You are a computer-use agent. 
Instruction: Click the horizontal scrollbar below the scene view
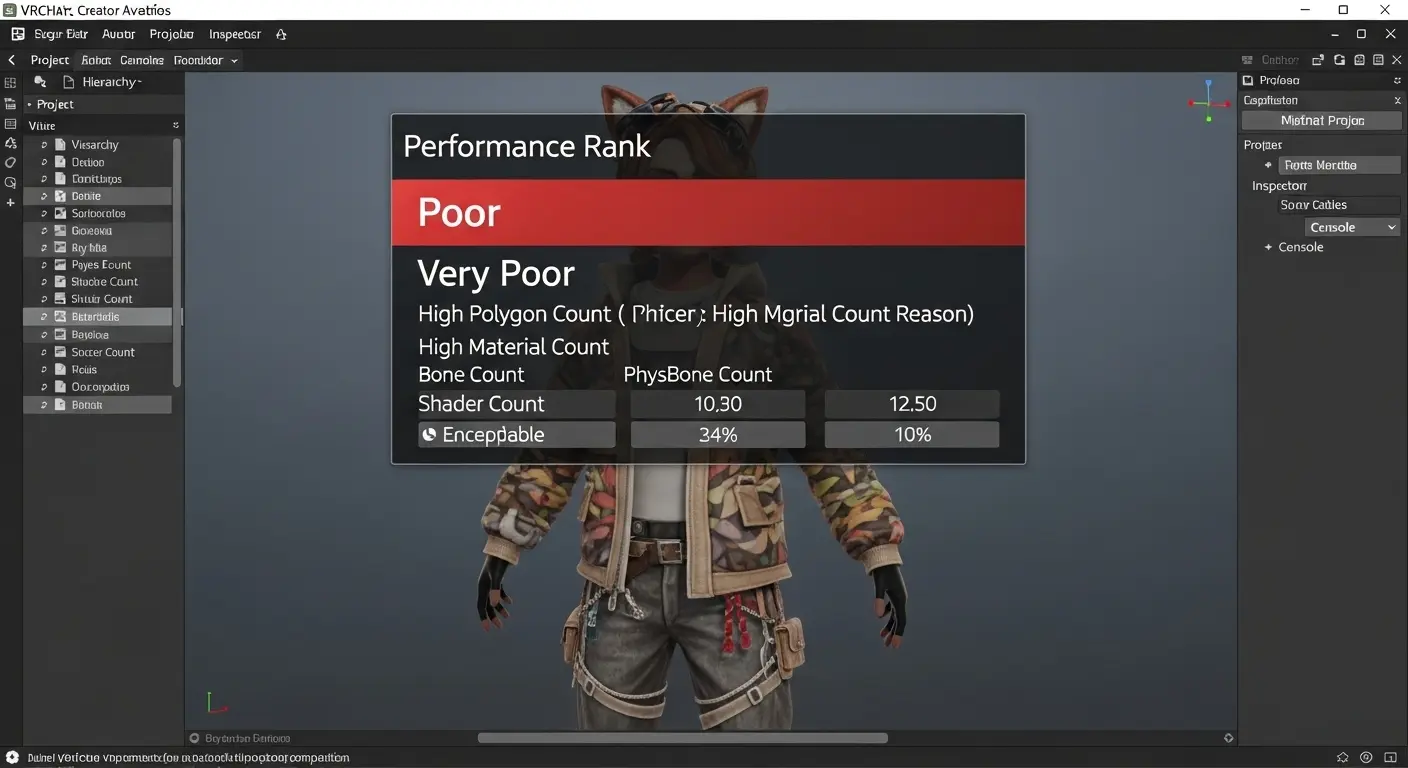pos(683,737)
